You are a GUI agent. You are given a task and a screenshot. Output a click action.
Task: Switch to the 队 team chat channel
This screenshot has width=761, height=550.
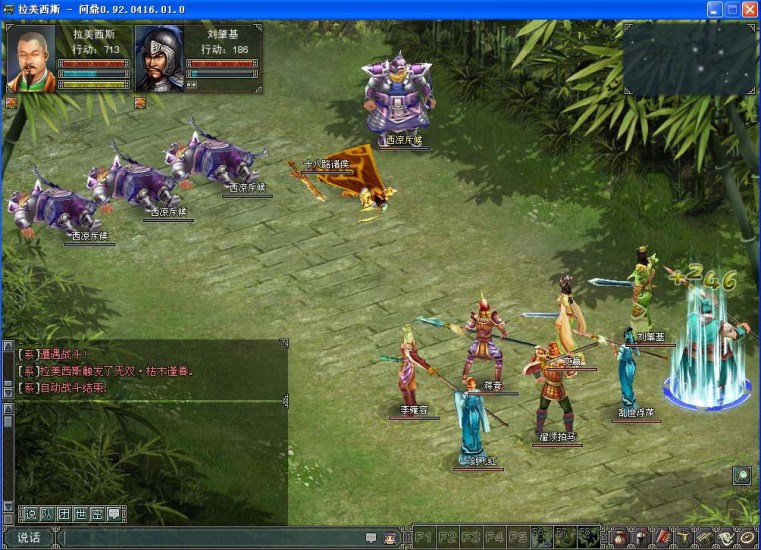point(47,514)
